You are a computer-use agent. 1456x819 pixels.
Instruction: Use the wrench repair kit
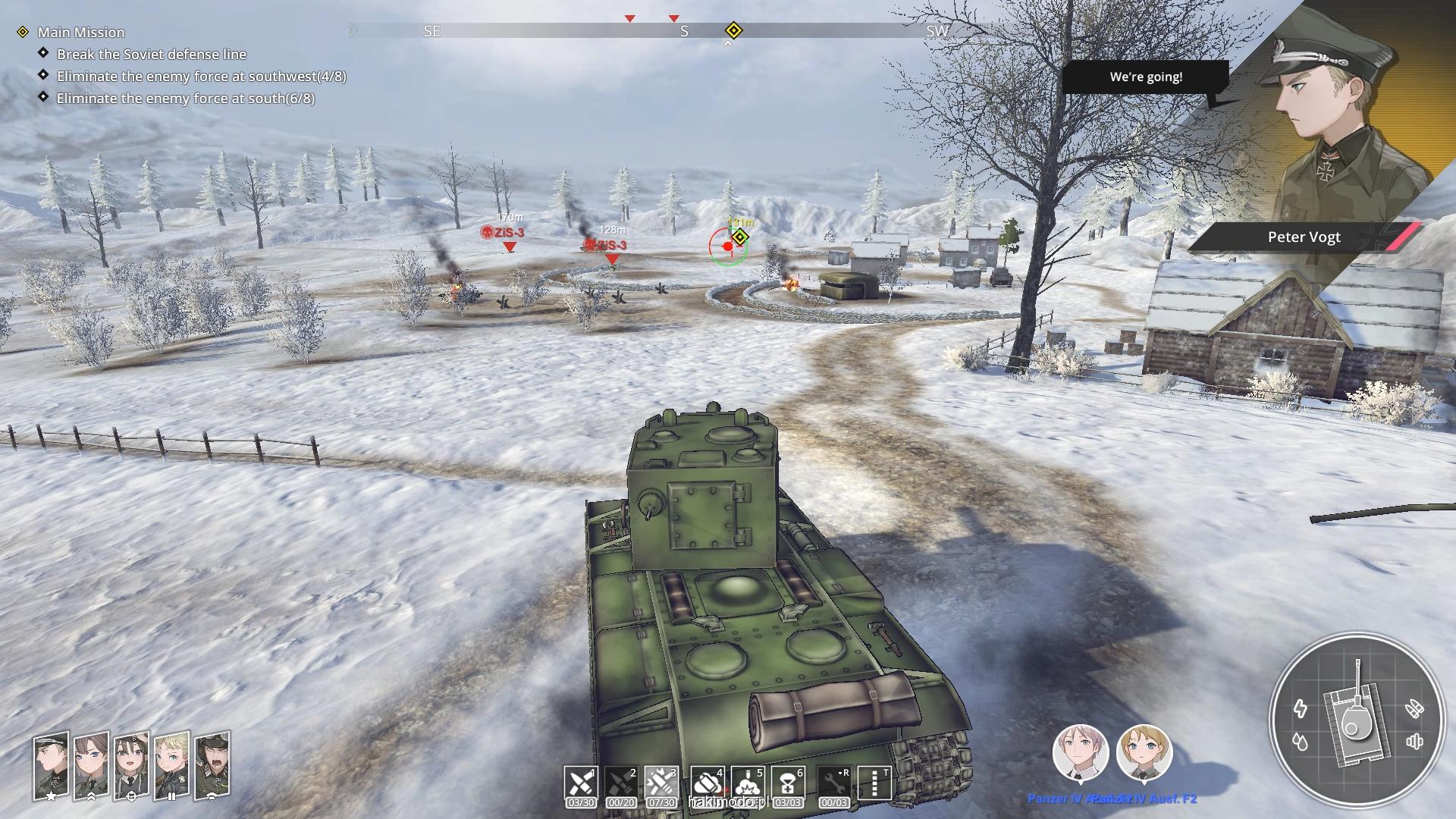click(x=834, y=782)
